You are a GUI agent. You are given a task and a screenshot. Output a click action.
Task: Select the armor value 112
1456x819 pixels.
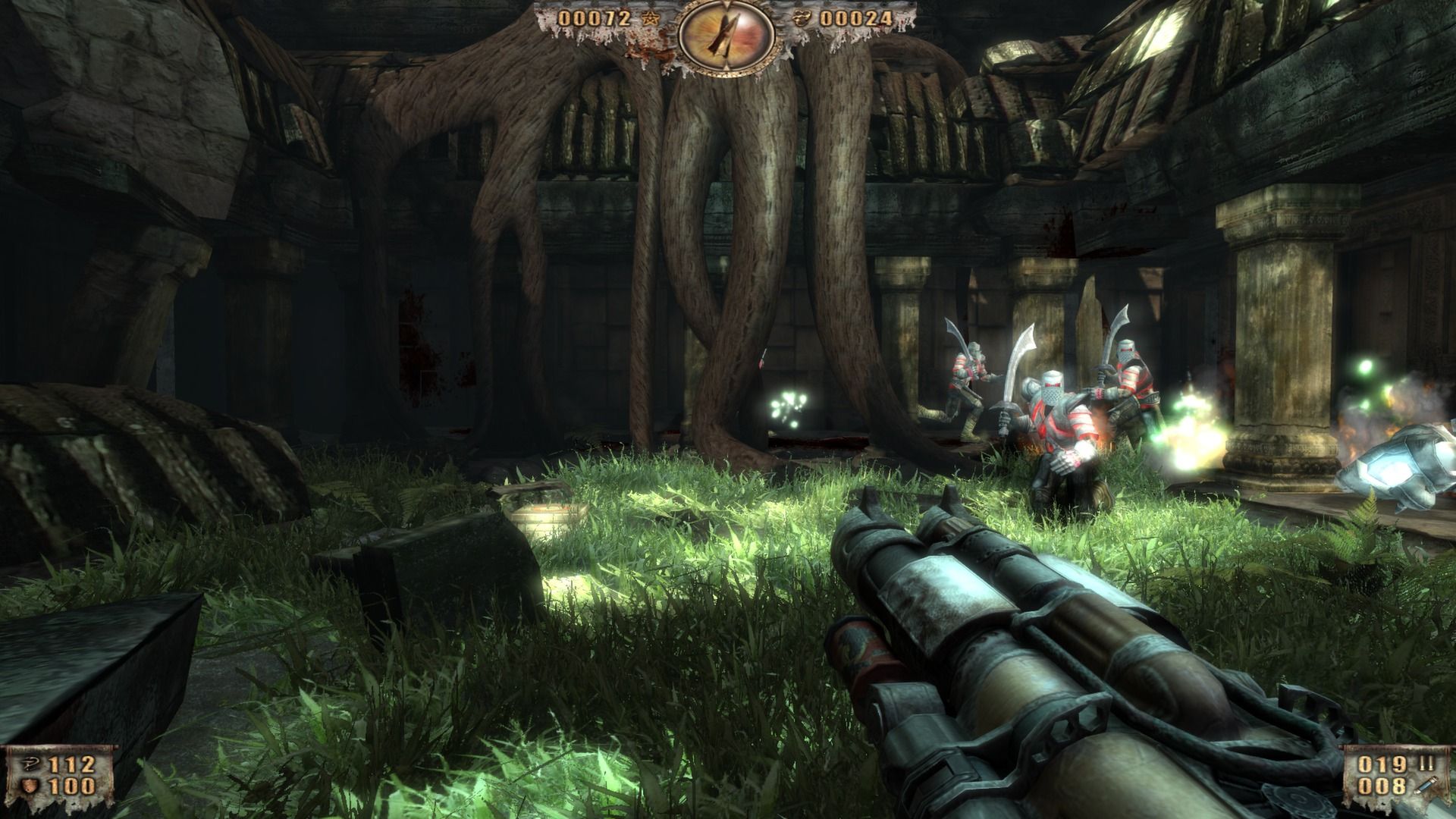coord(71,764)
